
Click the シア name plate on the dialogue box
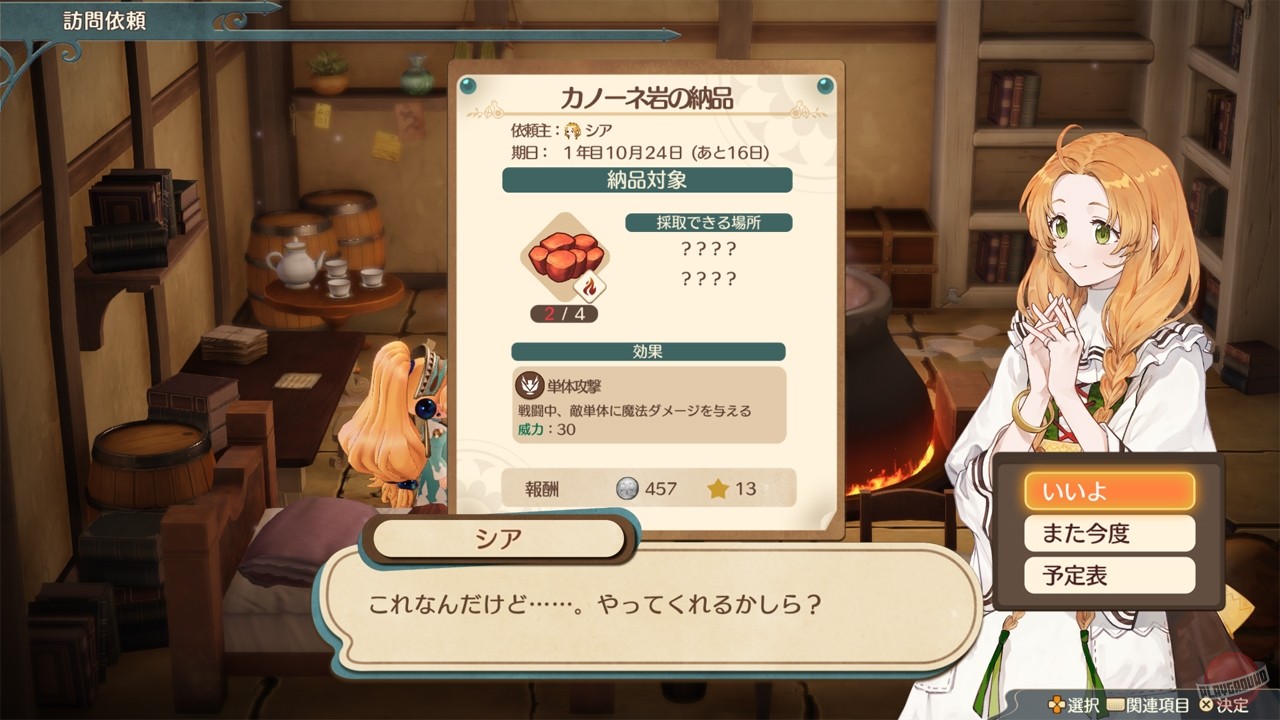pyautogui.click(x=496, y=537)
